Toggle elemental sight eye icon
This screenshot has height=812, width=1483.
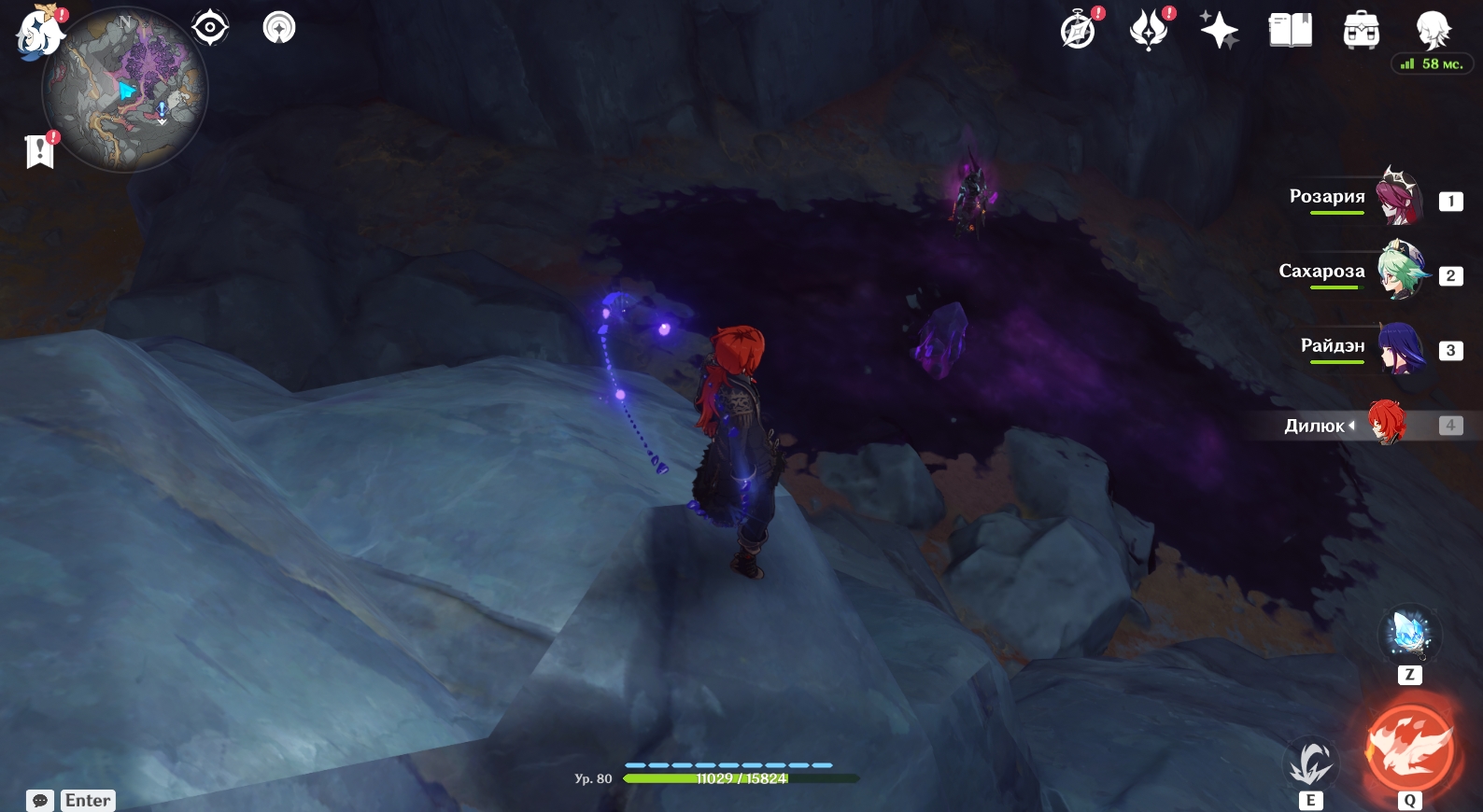(x=210, y=28)
